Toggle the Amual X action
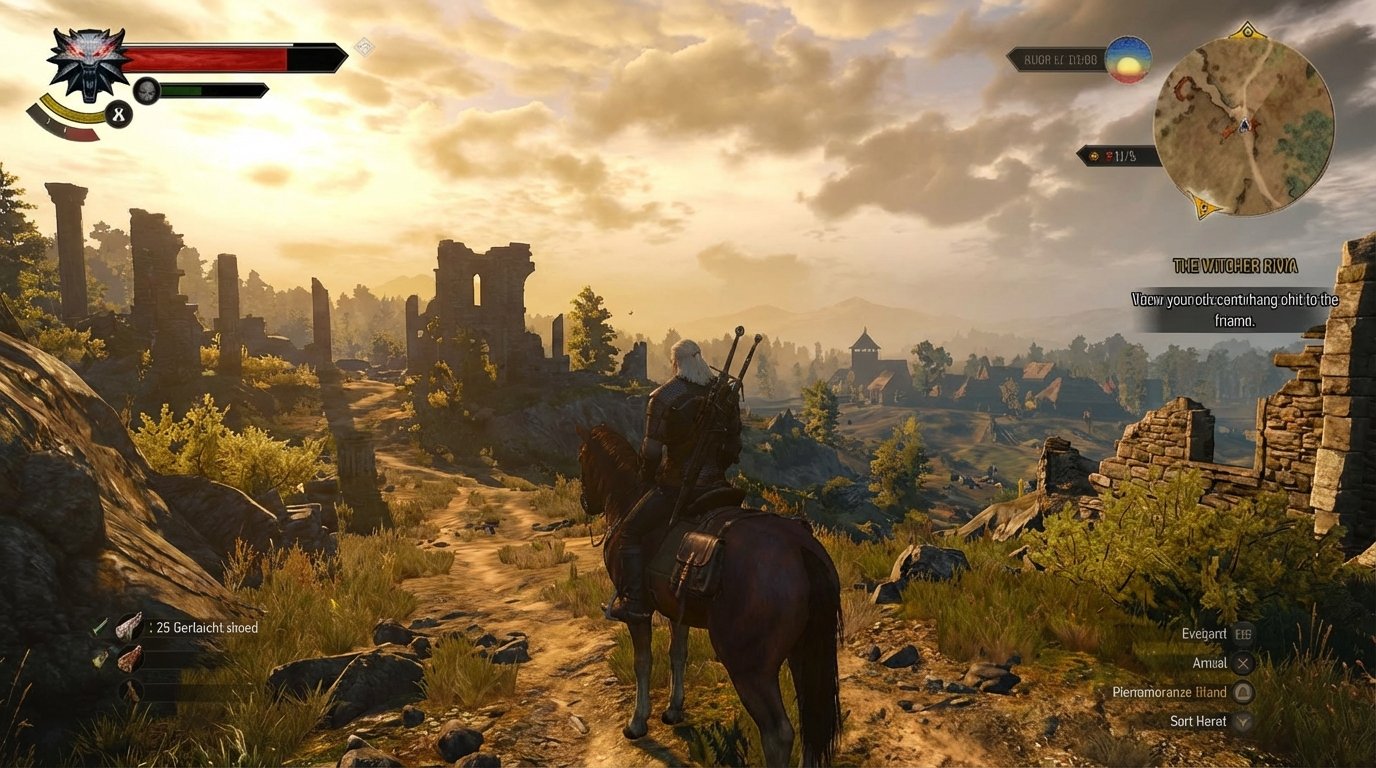Image resolution: width=1376 pixels, height=768 pixels. point(1243,664)
